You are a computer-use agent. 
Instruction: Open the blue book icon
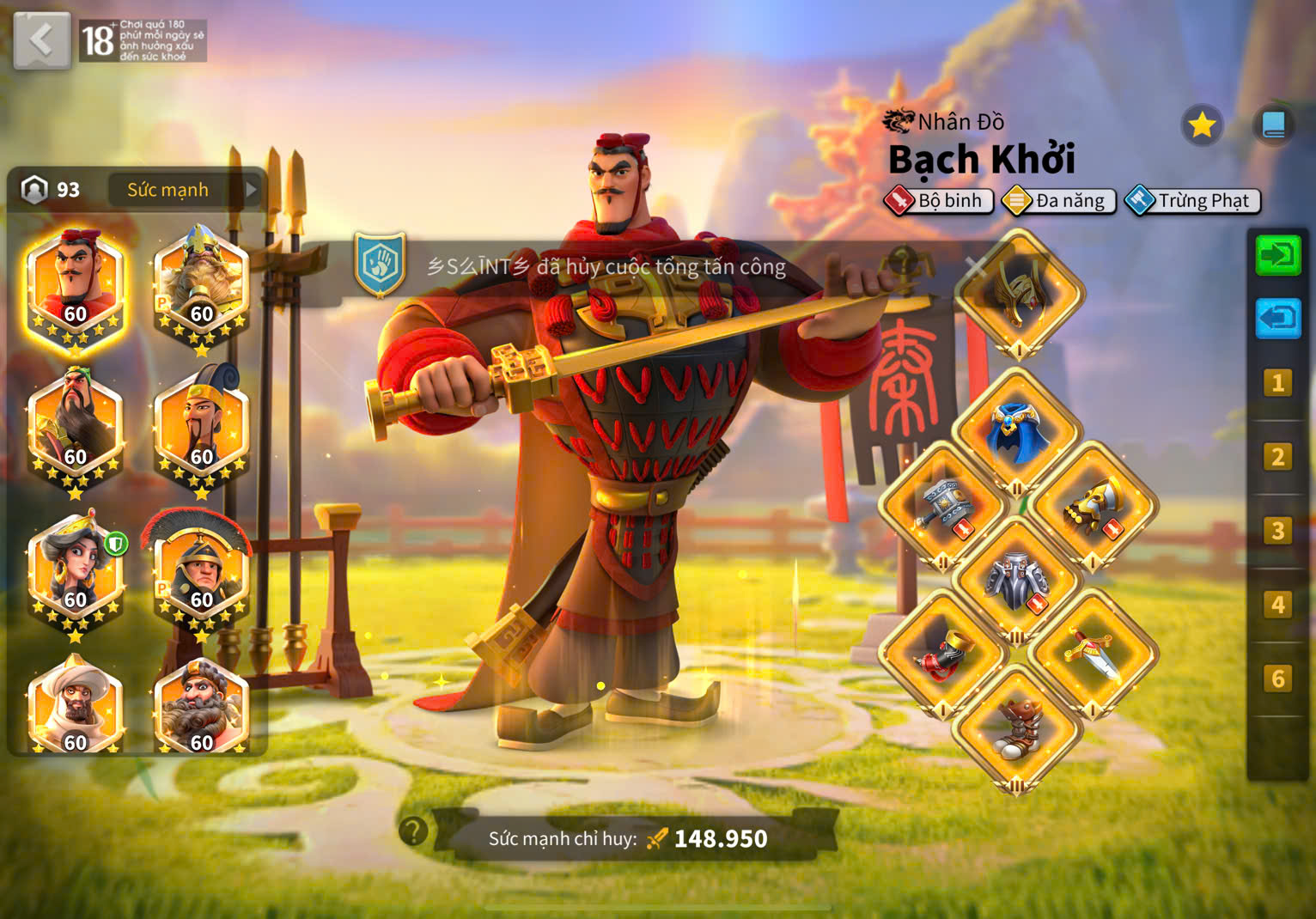click(x=1273, y=126)
